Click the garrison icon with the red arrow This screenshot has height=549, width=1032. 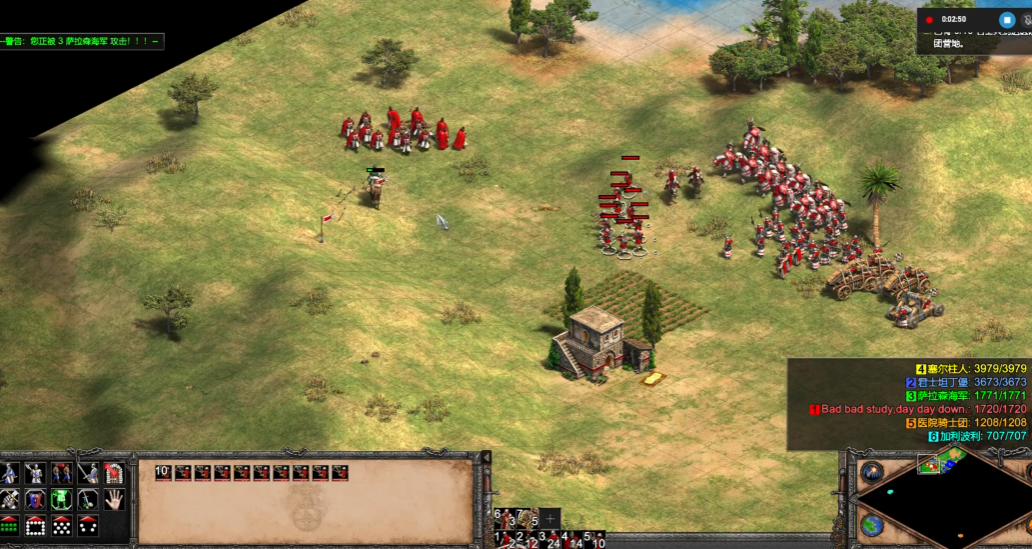pos(114,474)
